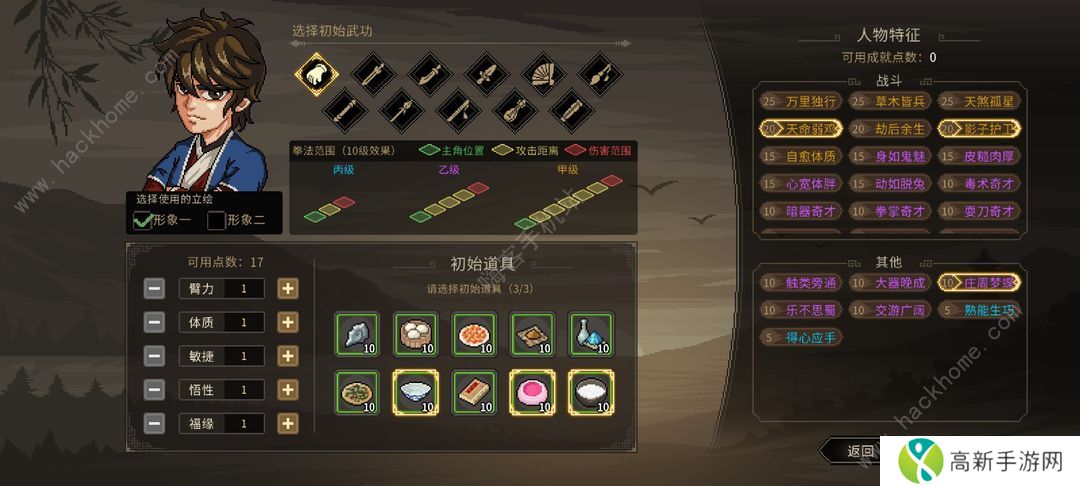This screenshot has height=486, width=1080.
Task: Select the red book starting item
Action: tap(472, 392)
